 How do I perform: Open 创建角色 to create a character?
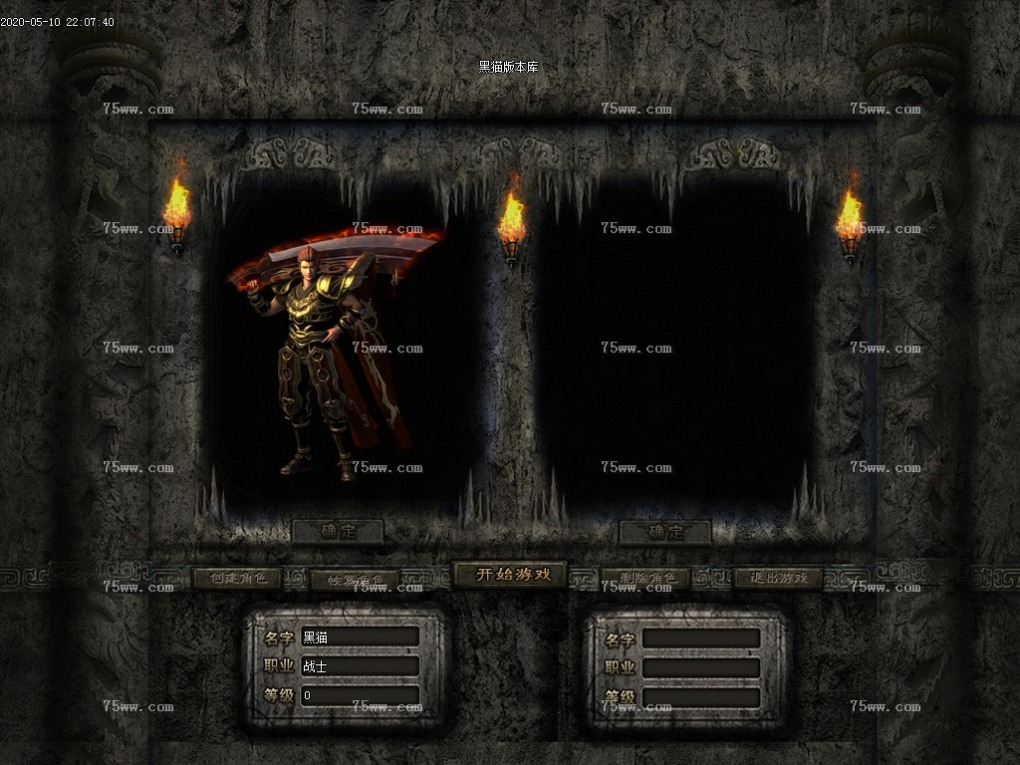[236, 578]
